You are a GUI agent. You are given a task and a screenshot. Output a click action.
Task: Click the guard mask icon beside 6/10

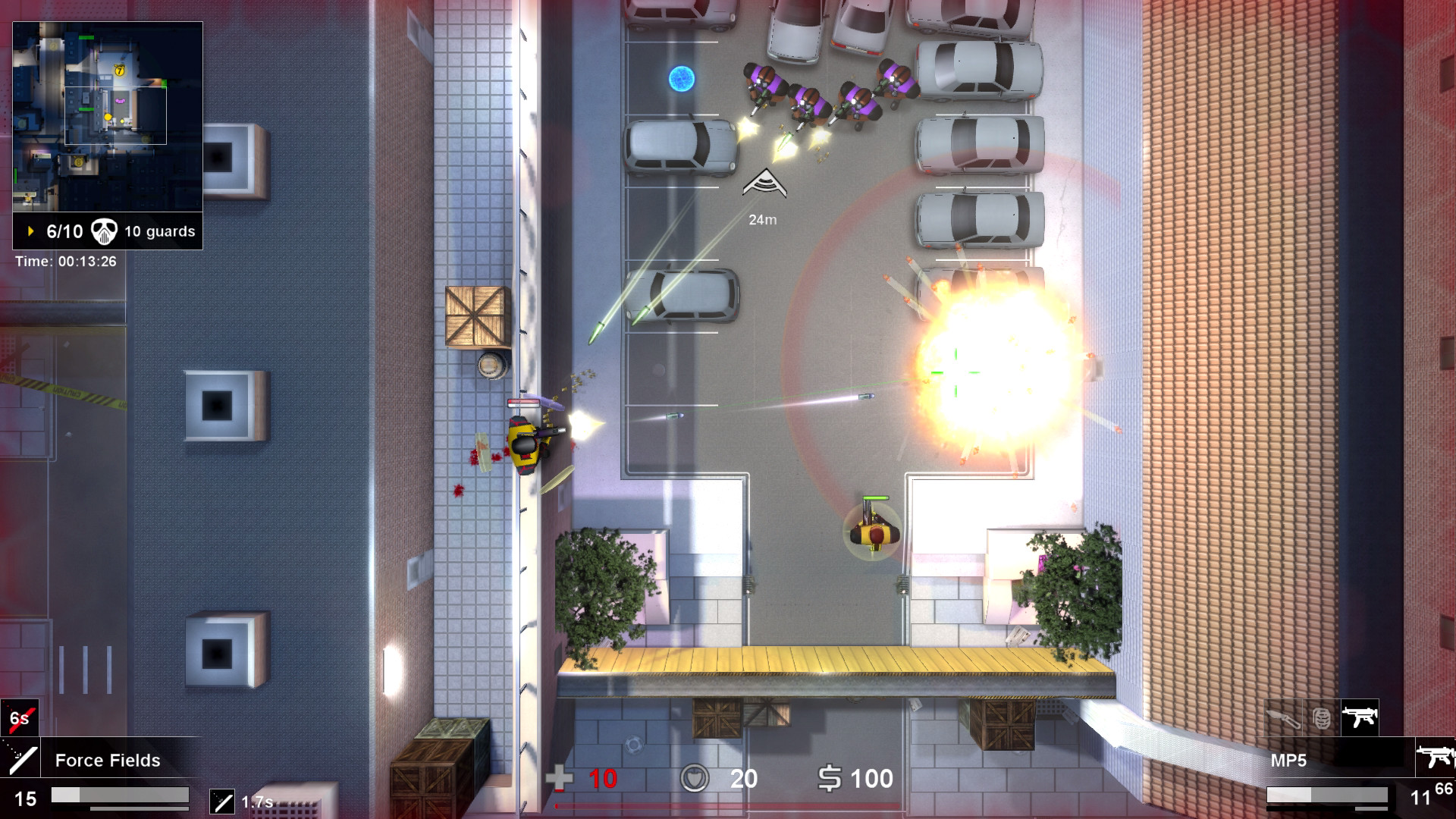[104, 231]
